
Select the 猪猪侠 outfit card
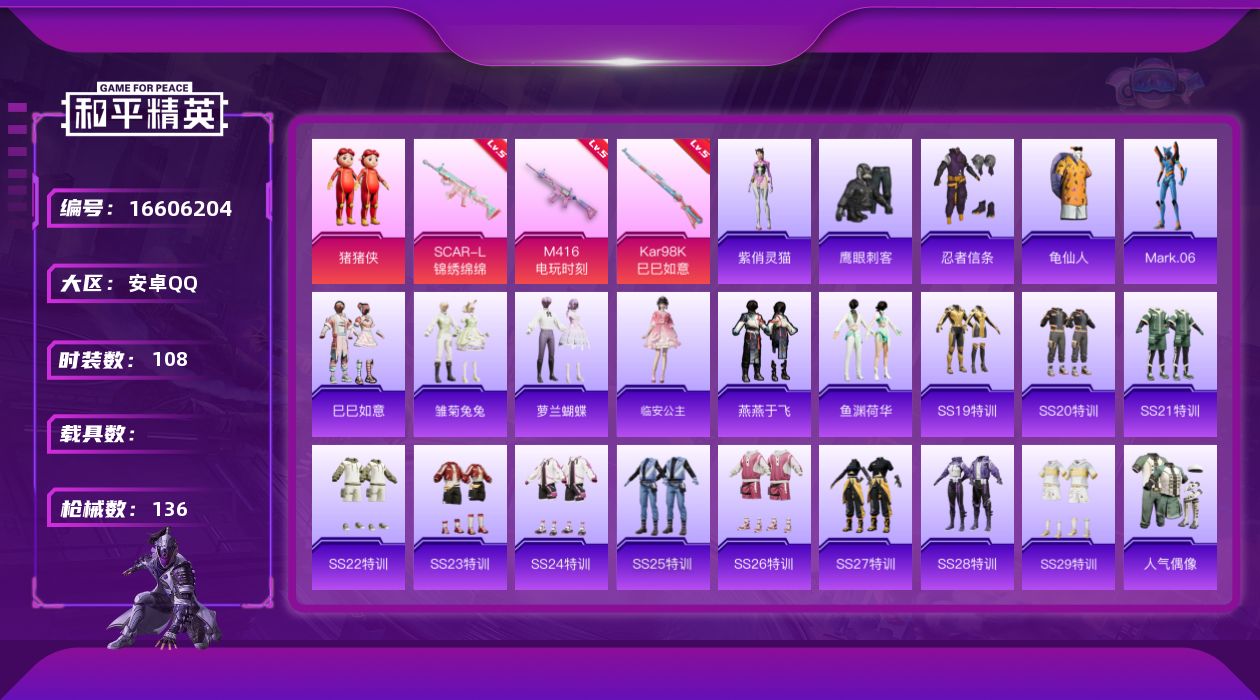pyautogui.click(x=358, y=211)
